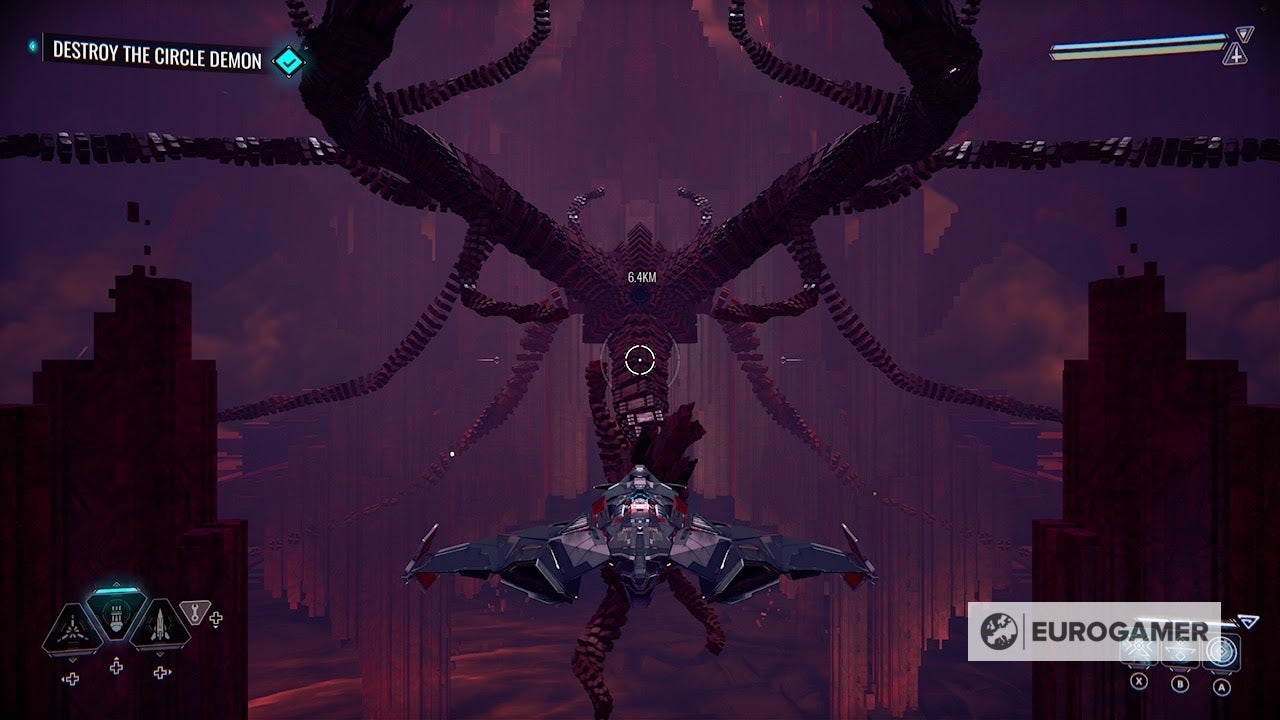Activate the A drift-orb ability icon
1280x720 pixels.
[x=1222, y=652]
